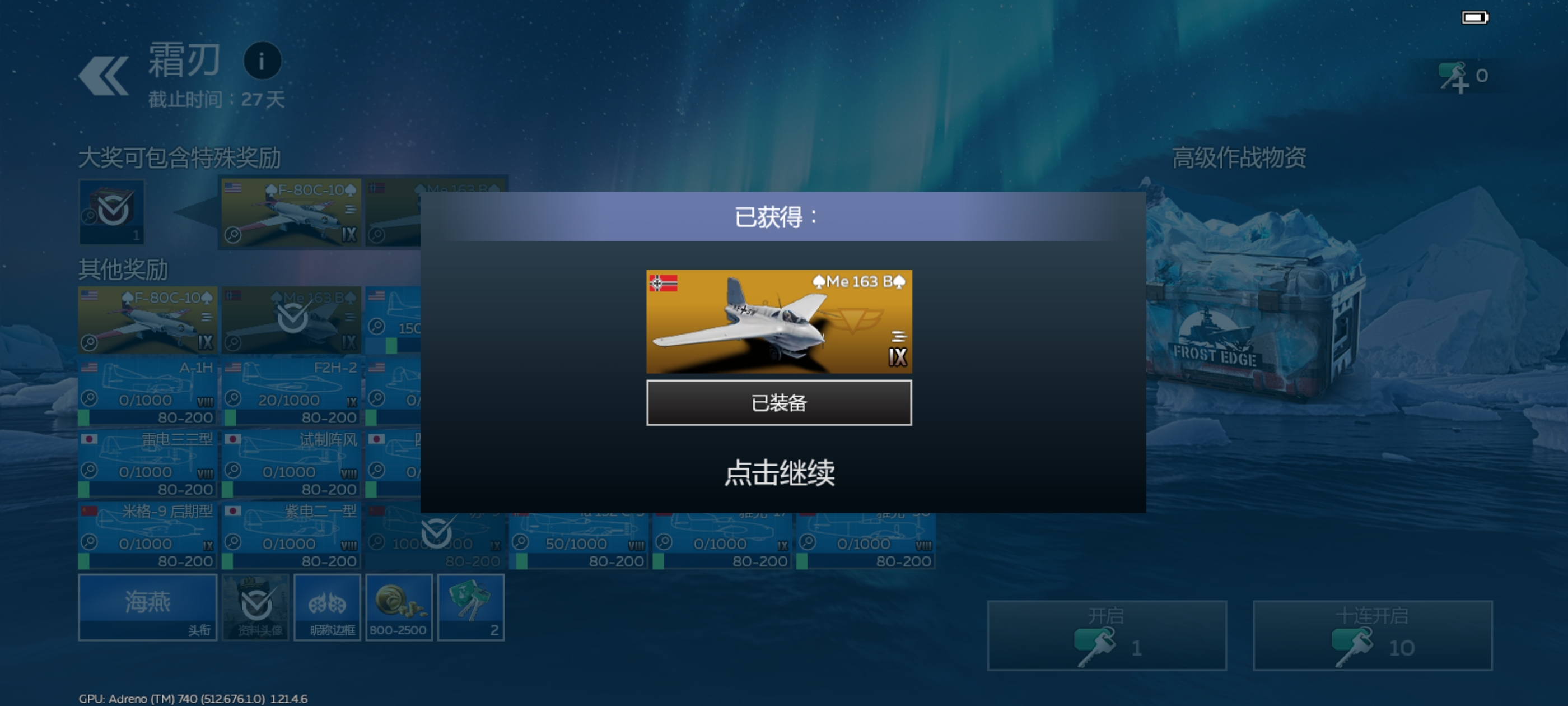Select the gold coins 800-2500 reward icon
Viewport: 1568px width, 706px height.
pos(399,607)
